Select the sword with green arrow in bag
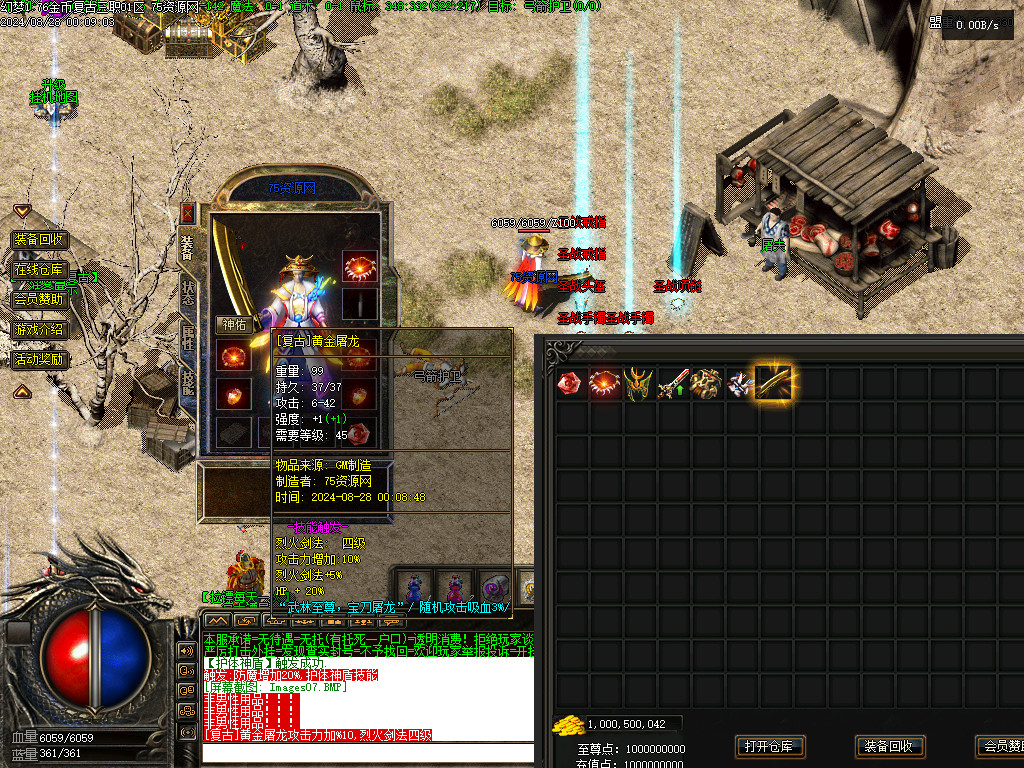 coord(672,382)
